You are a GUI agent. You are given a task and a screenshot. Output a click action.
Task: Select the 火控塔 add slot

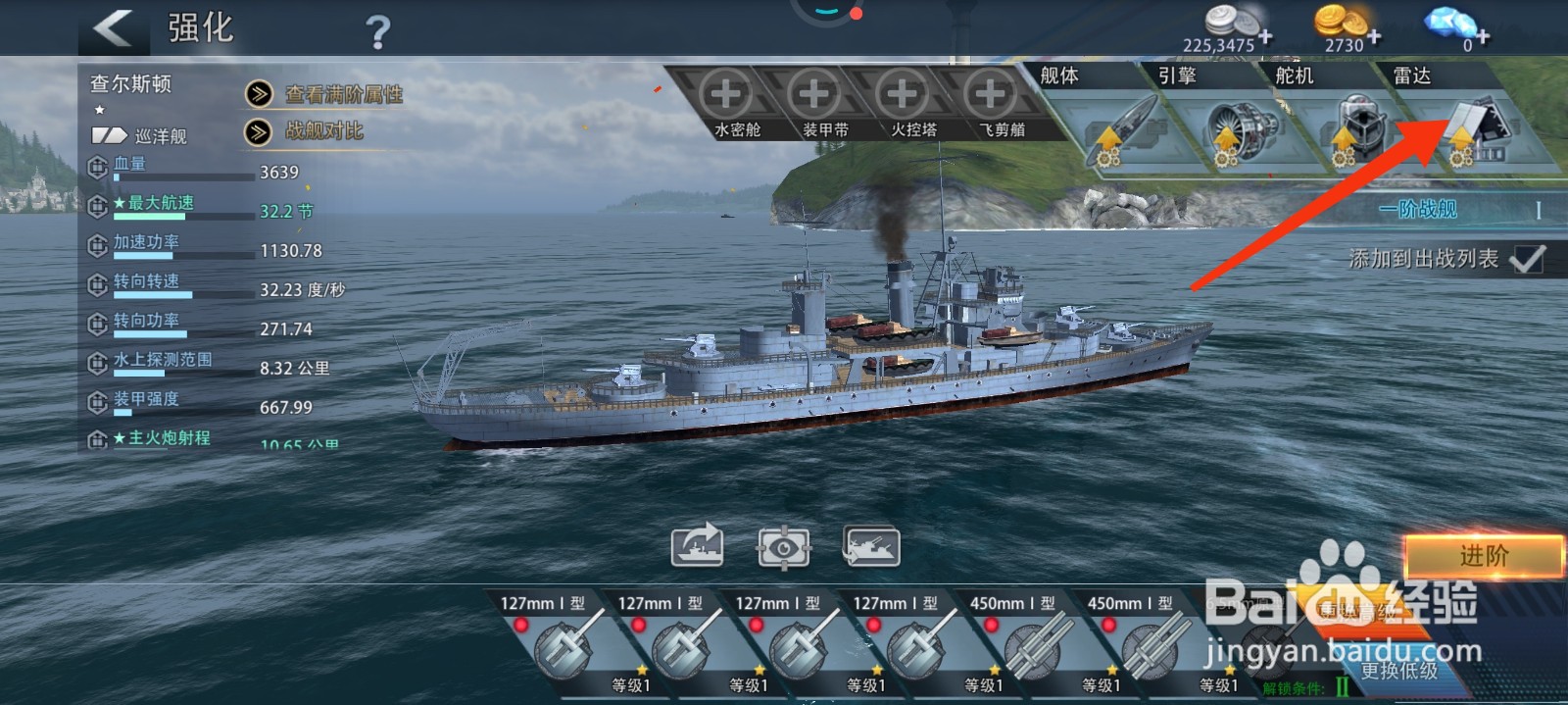click(903, 95)
